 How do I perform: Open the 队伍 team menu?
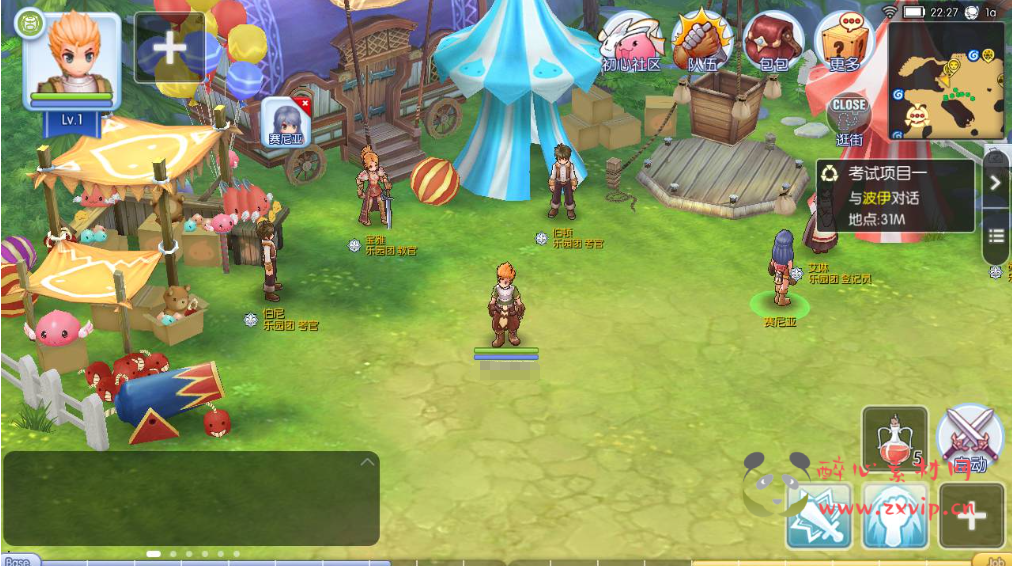[702, 43]
